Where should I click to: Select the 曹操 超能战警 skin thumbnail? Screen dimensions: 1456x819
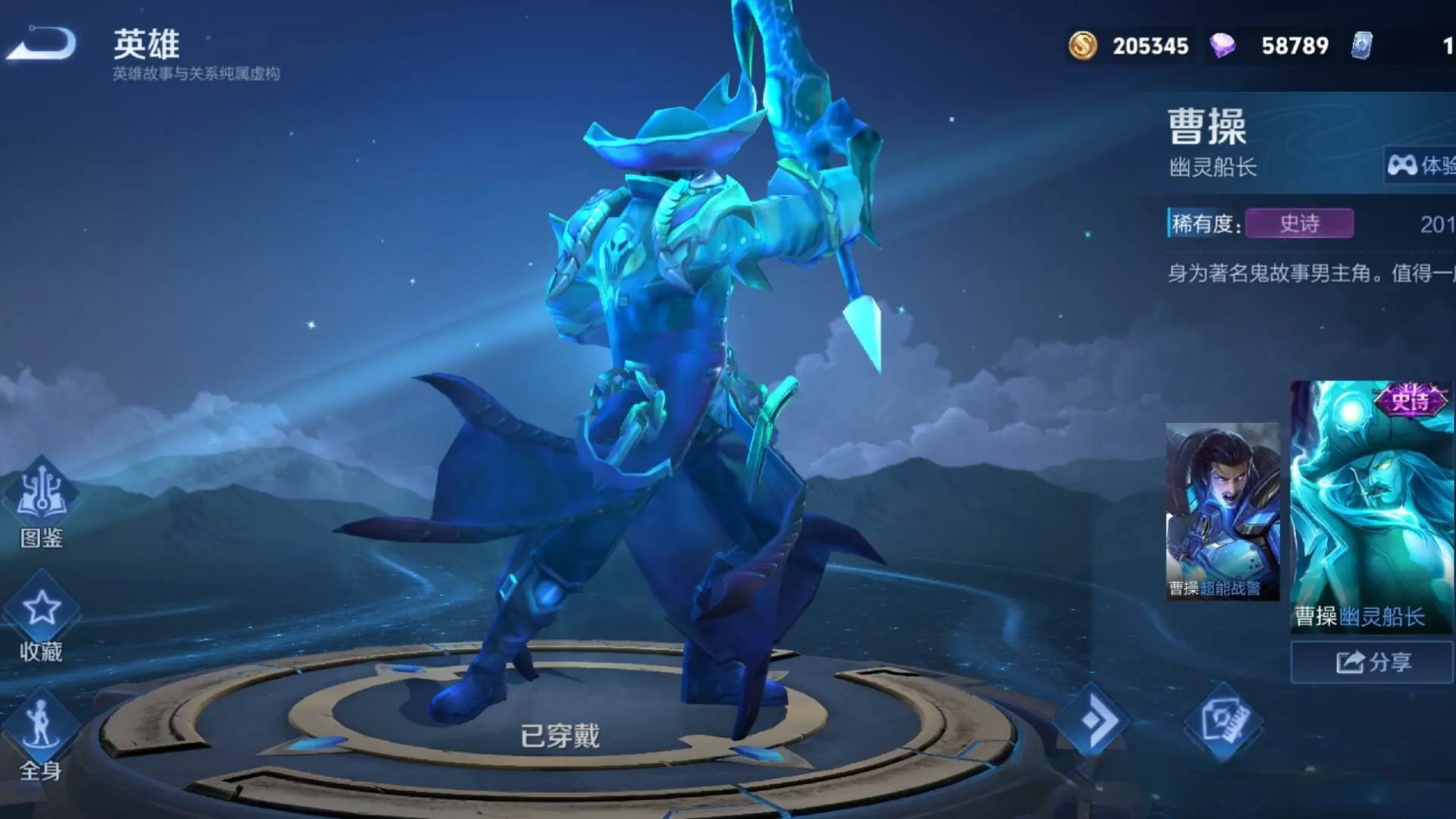pos(1222,512)
